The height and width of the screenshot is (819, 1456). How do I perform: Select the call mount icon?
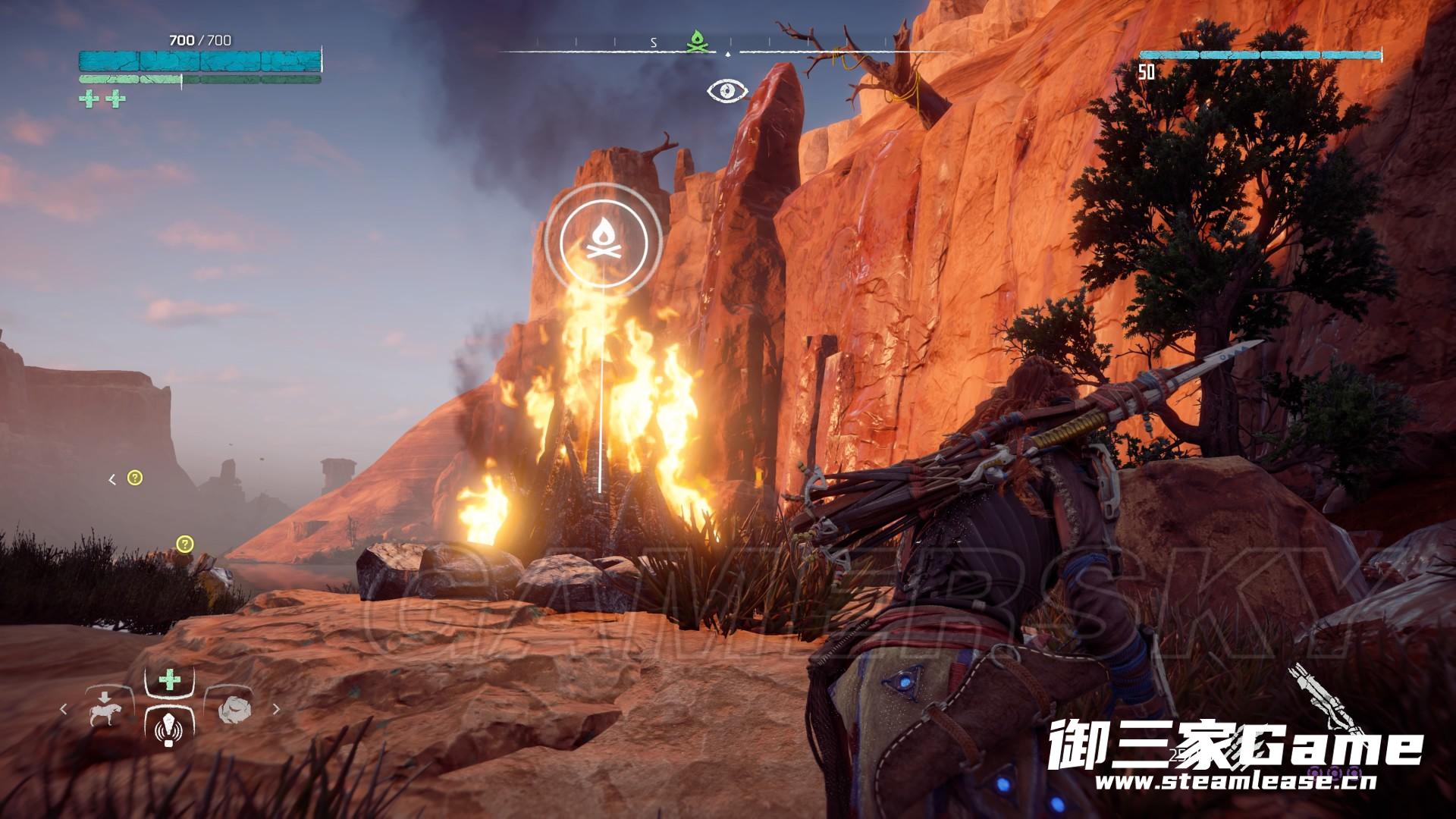click(105, 708)
